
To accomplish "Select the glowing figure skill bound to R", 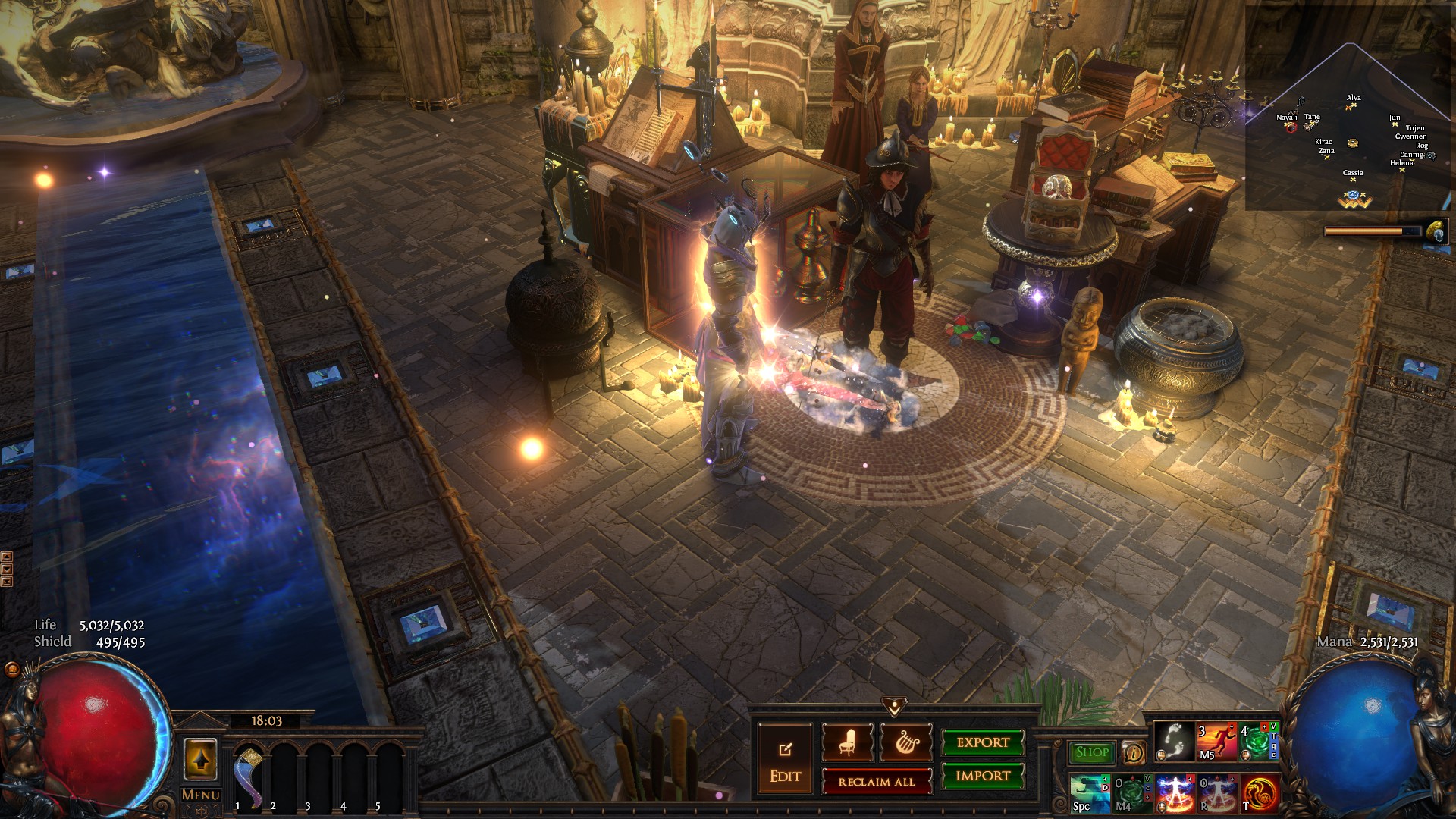I will [x=1217, y=793].
